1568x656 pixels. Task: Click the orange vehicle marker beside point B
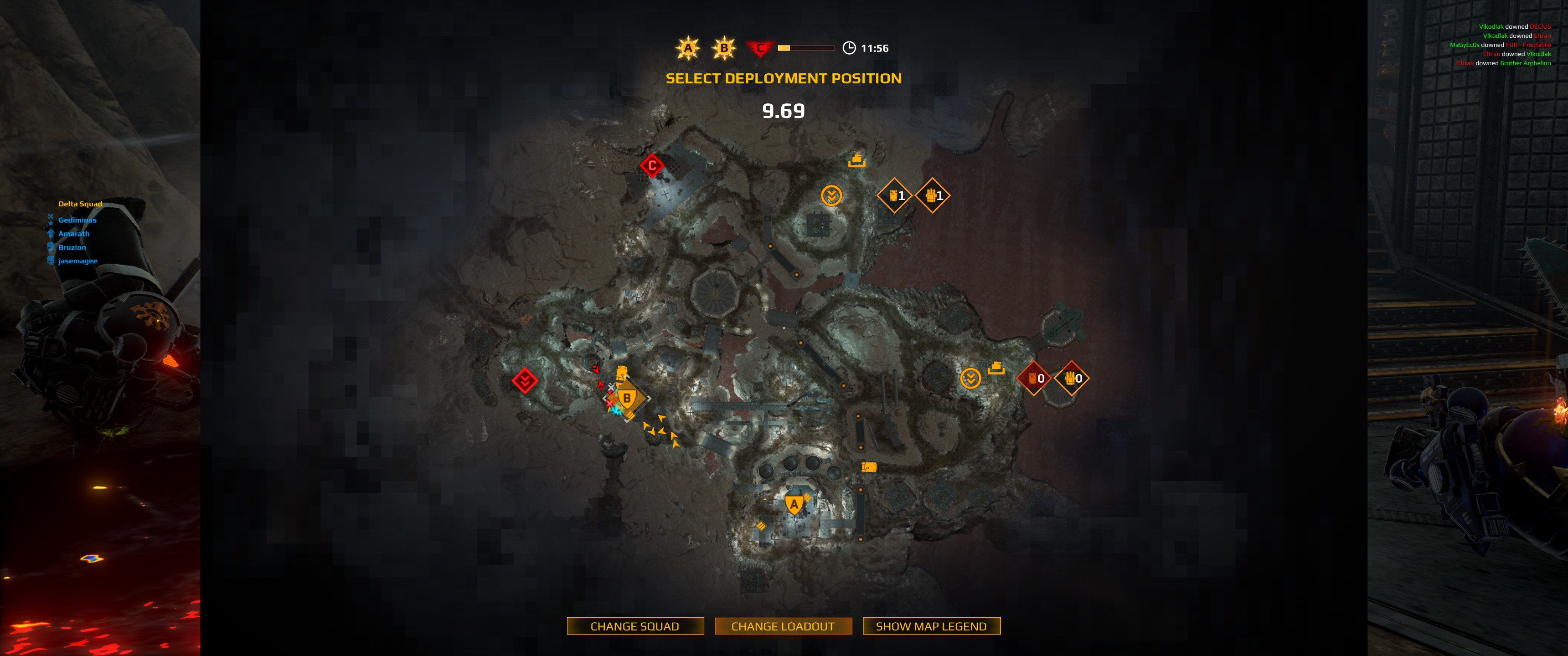point(621,372)
